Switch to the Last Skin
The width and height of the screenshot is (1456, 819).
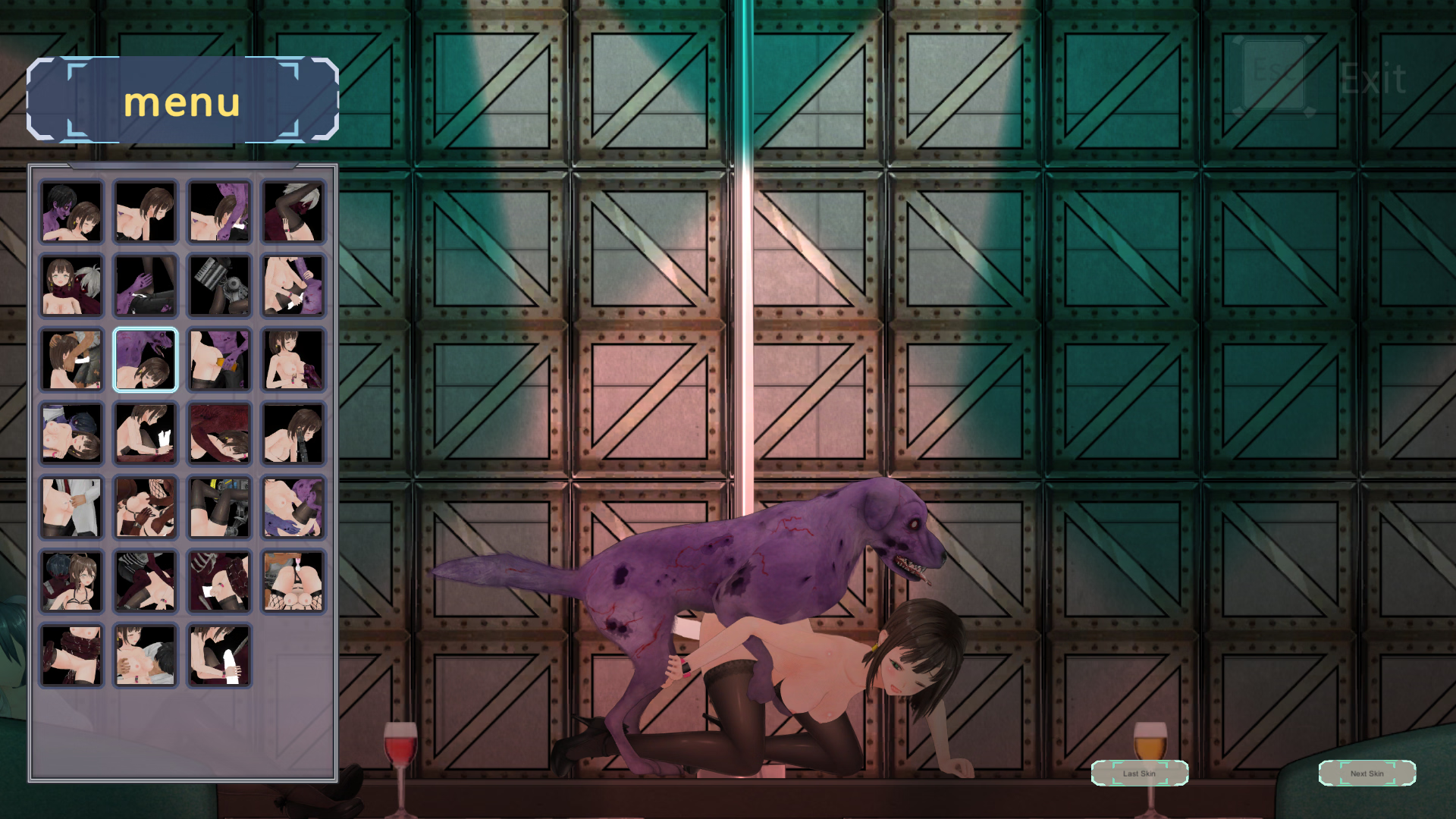coord(1139,773)
